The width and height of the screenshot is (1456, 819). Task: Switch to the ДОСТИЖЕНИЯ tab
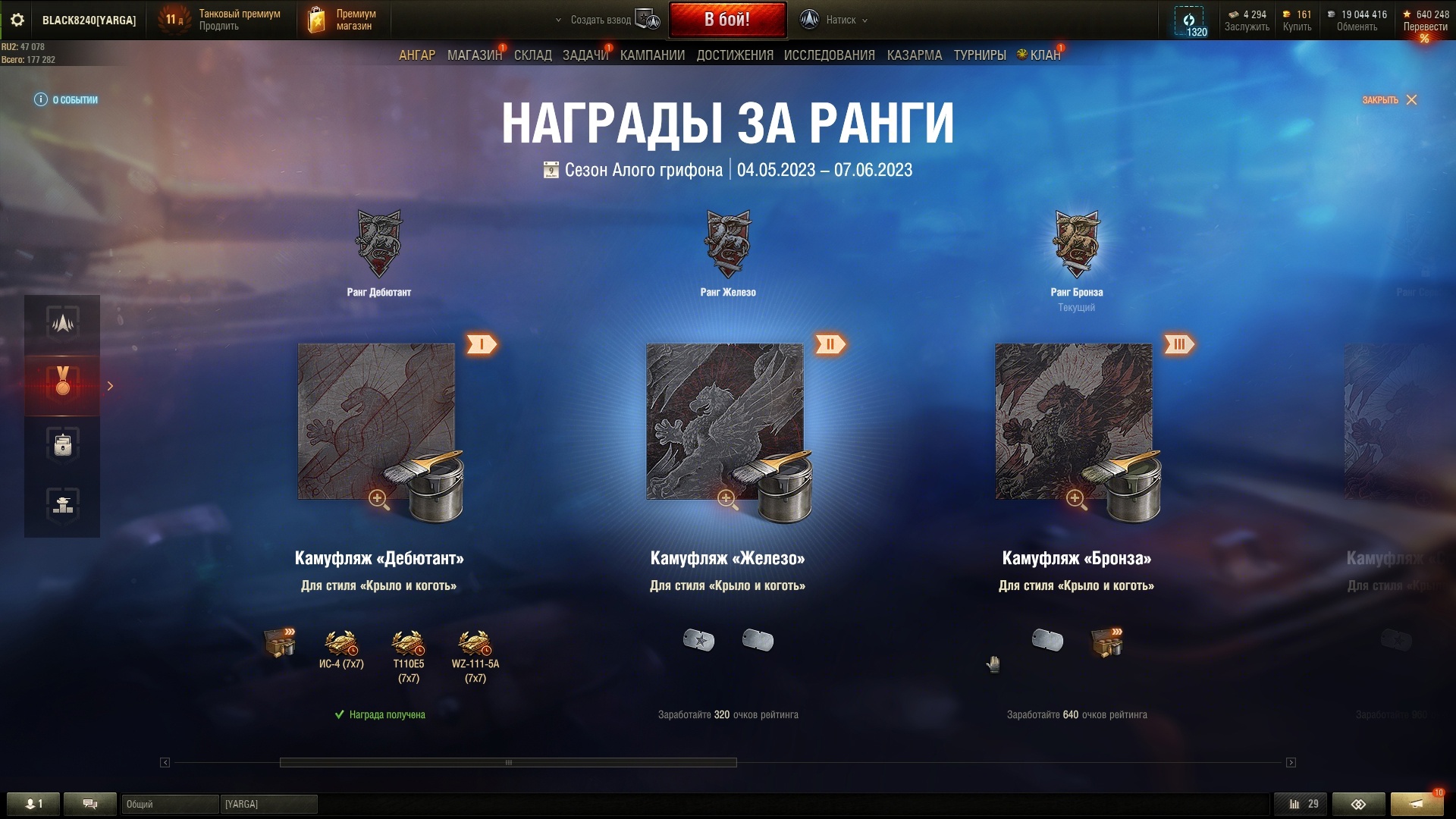pos(734,55)
